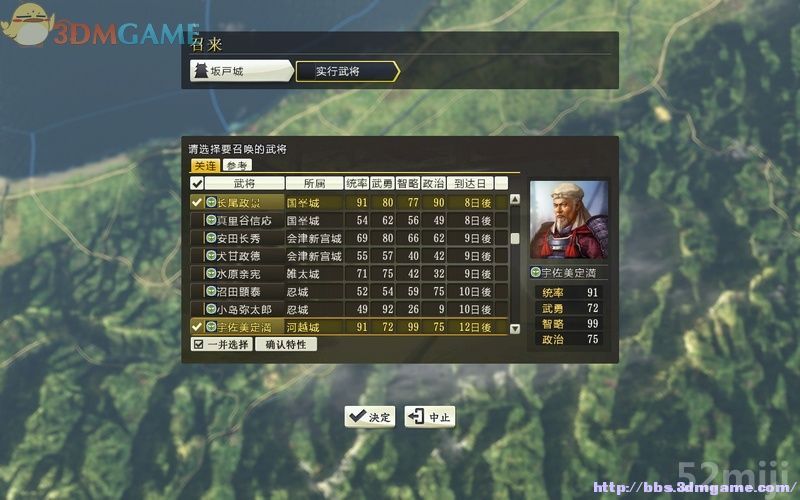Sort the list by 所属 column

click(313, 184)
